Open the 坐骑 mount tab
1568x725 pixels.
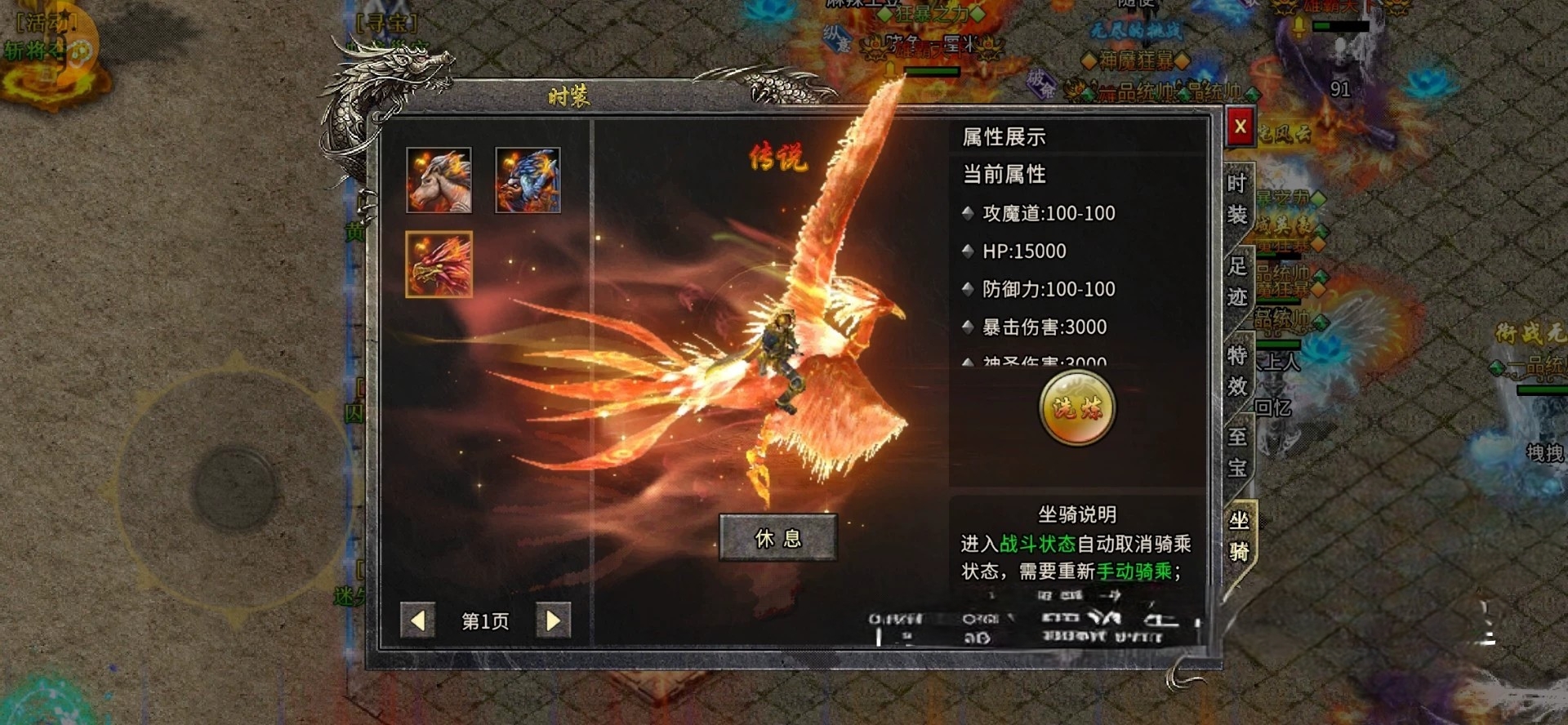(x=1239, y=536)
